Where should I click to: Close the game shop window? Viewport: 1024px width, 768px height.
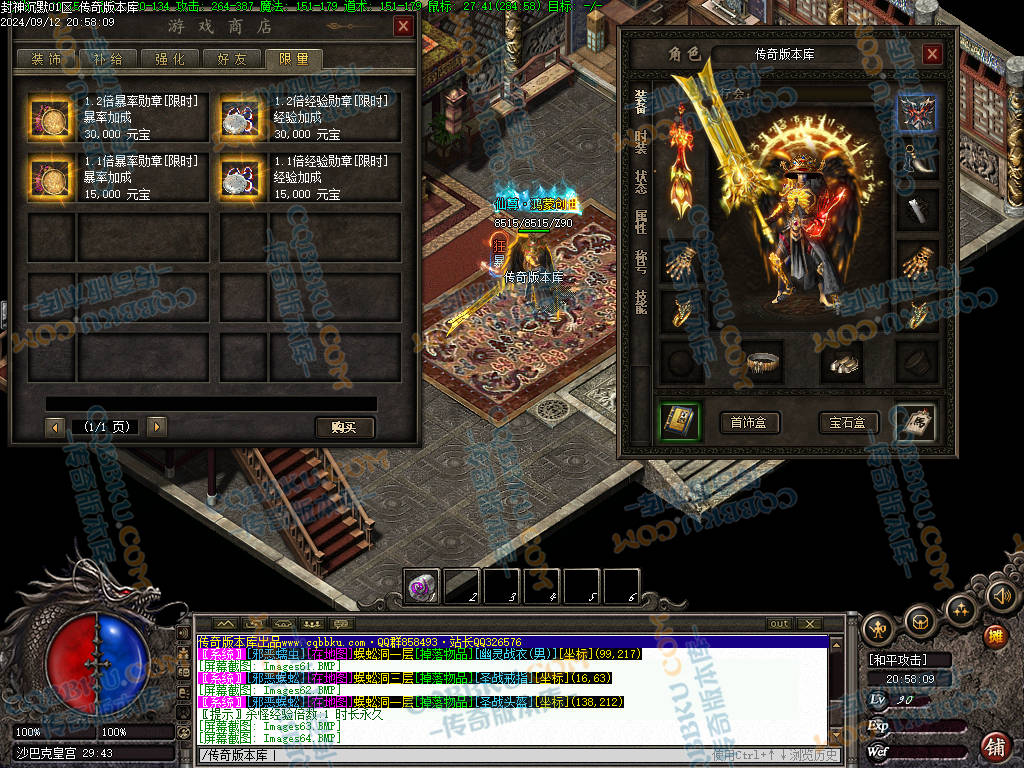click(403, 27)
